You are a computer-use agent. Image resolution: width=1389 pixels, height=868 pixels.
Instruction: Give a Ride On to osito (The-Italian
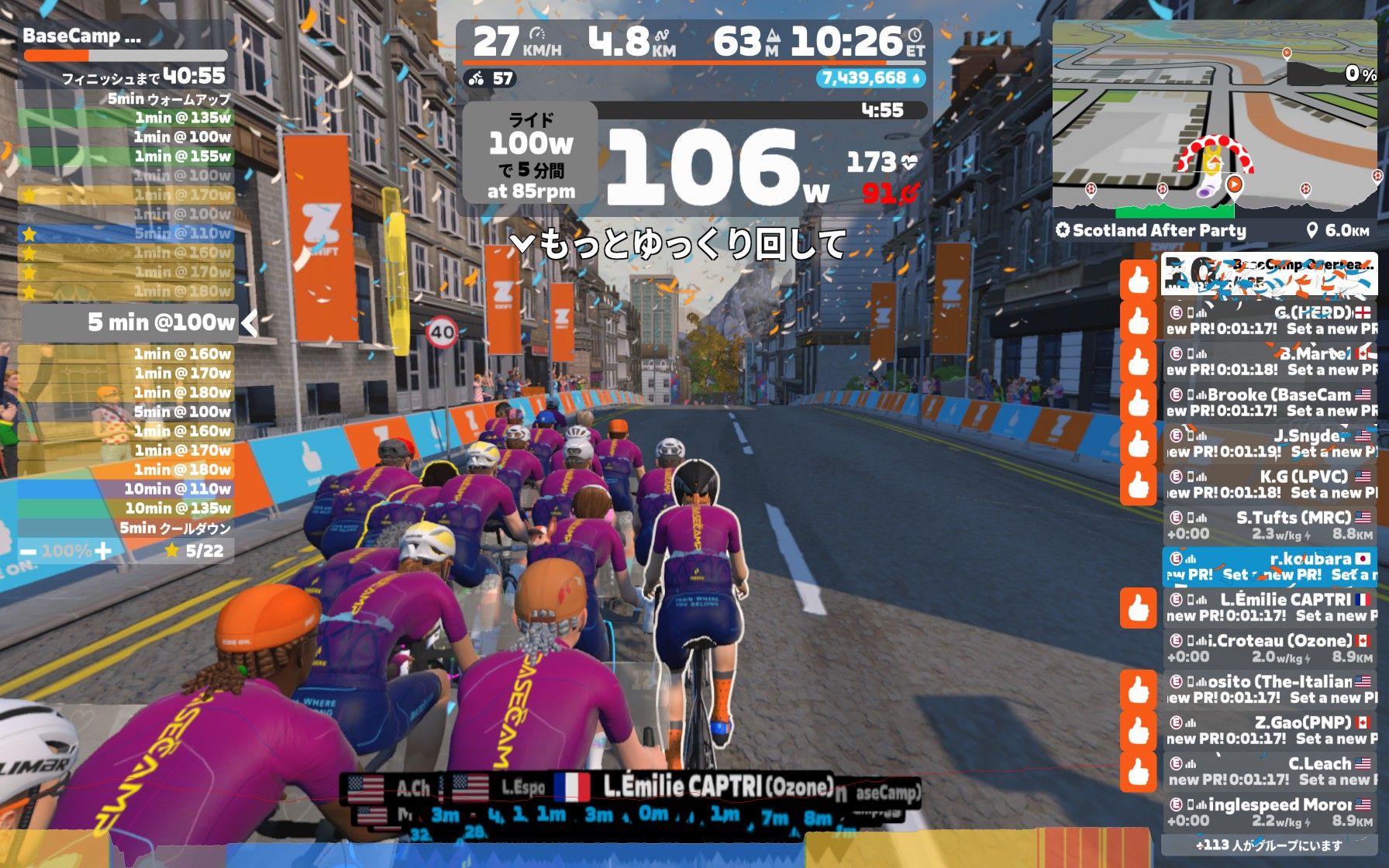tap(1138, 690)
